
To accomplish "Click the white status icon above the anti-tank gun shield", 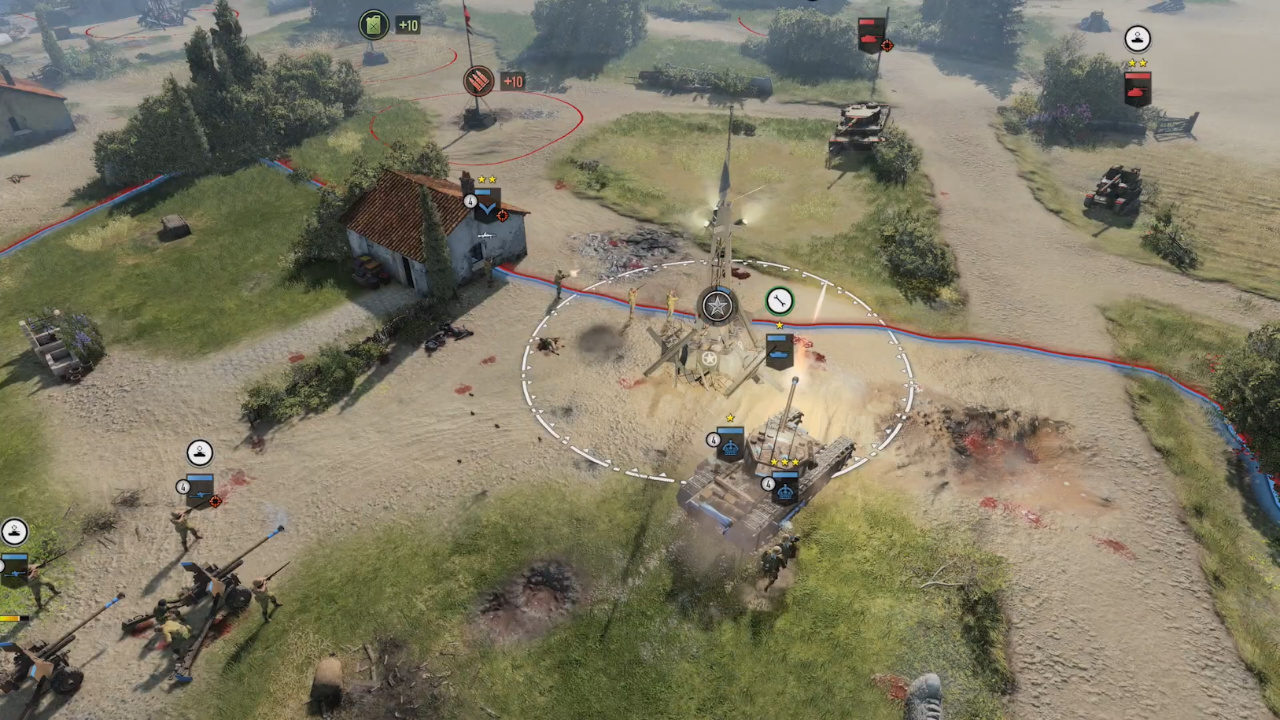I will pyautogui.click(x=200, y=453).
